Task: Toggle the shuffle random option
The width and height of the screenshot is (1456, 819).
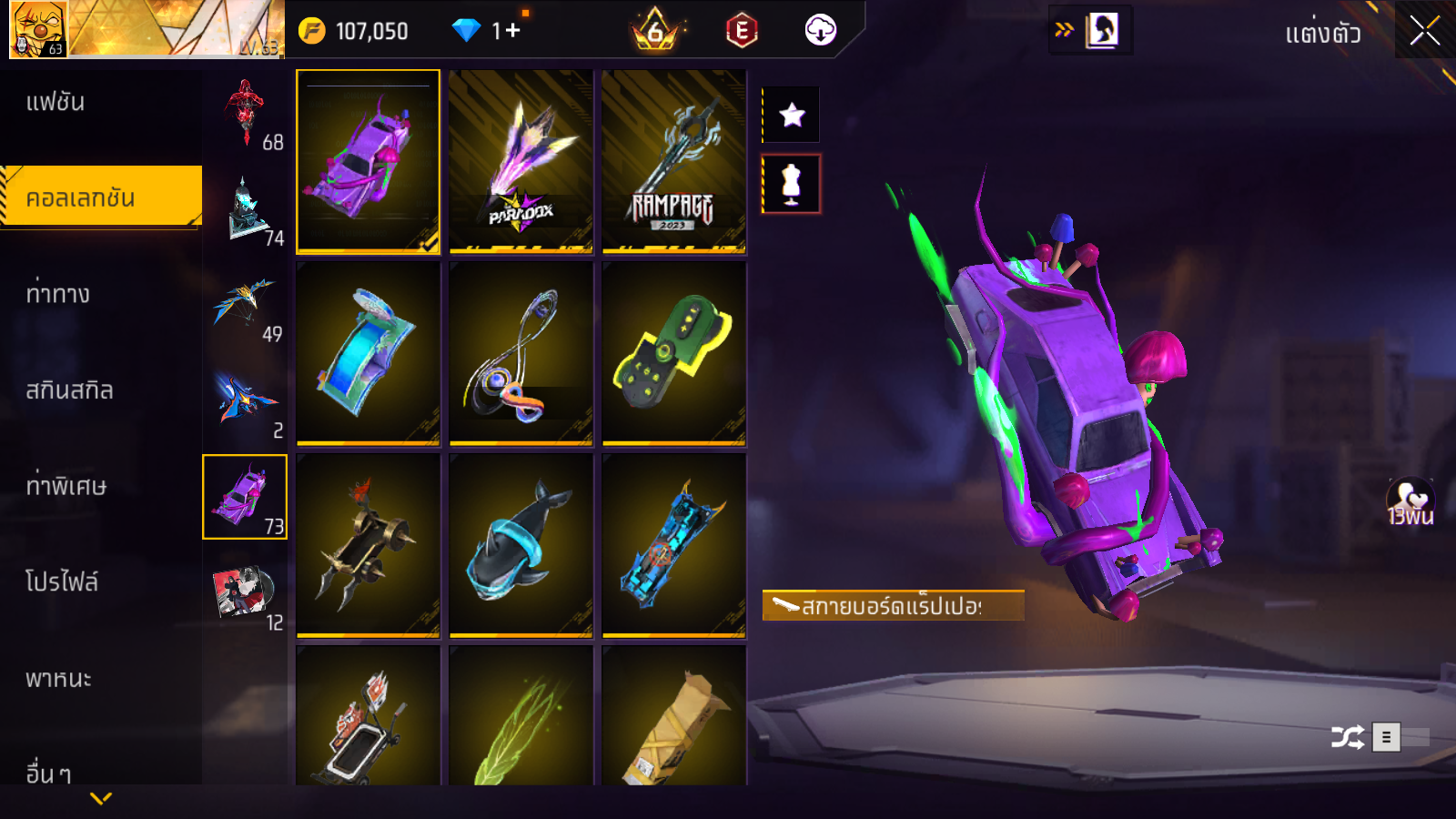Action: pos(1347,737)
